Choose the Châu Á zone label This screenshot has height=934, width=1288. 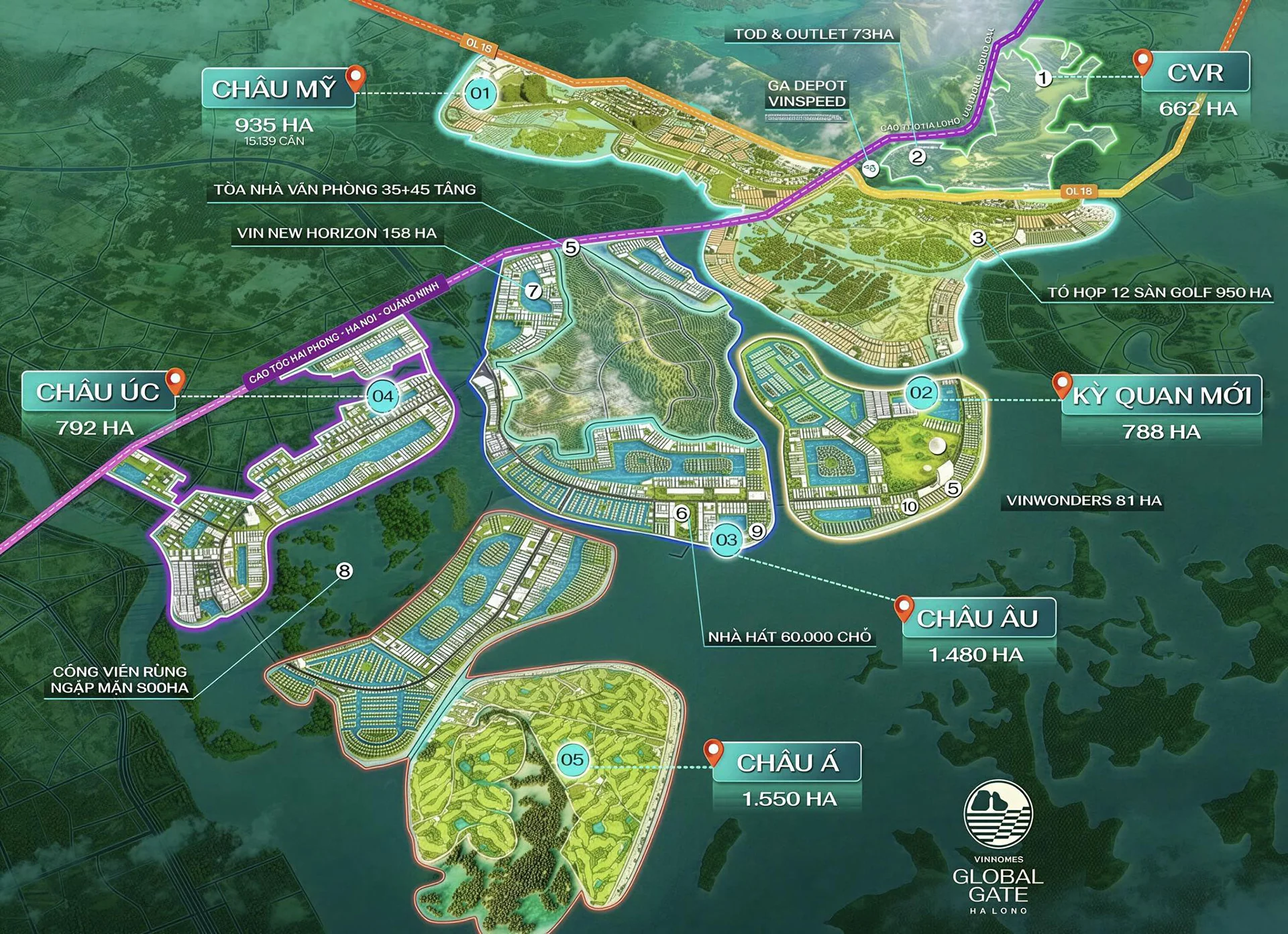point(787,762)
